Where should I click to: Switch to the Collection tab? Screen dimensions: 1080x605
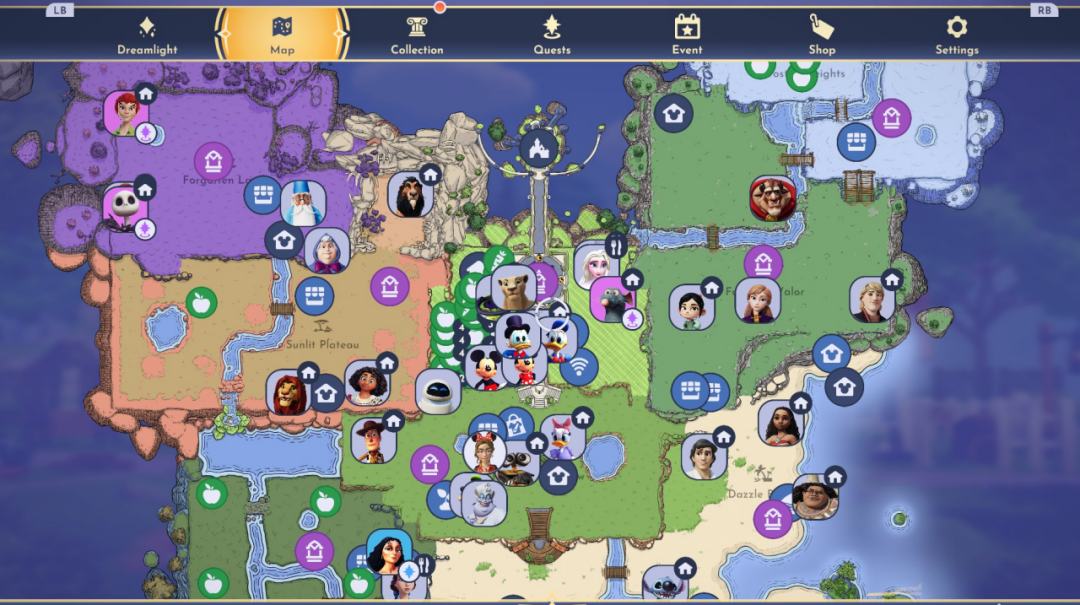(416, 35)
